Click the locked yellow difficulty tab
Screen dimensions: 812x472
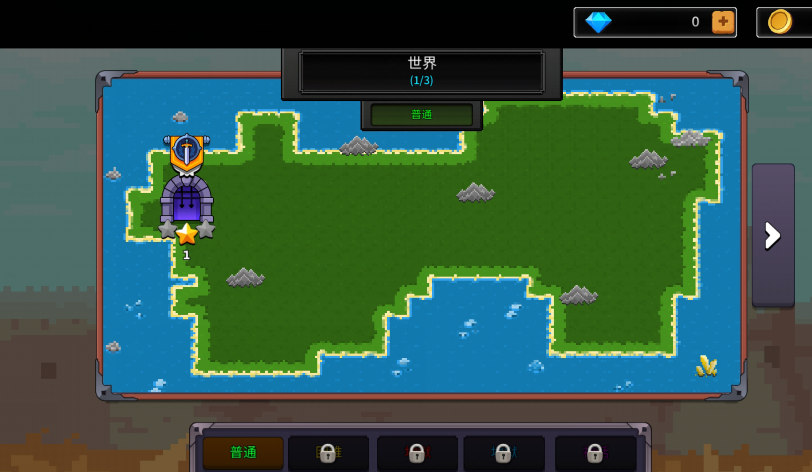click(328, 453)
